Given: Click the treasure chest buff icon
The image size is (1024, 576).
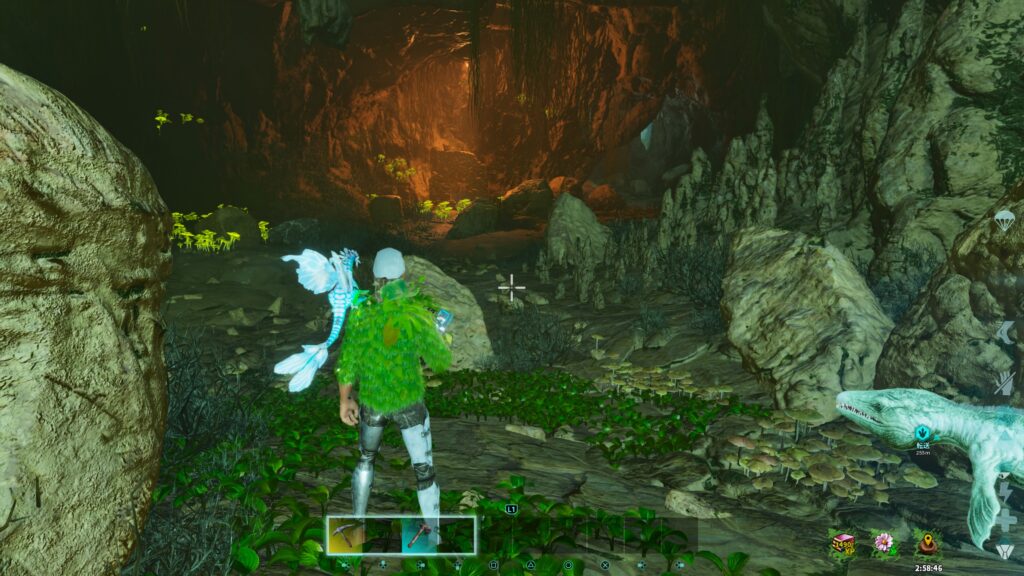Looking at the screenshot, I should [x=844, y=544].
